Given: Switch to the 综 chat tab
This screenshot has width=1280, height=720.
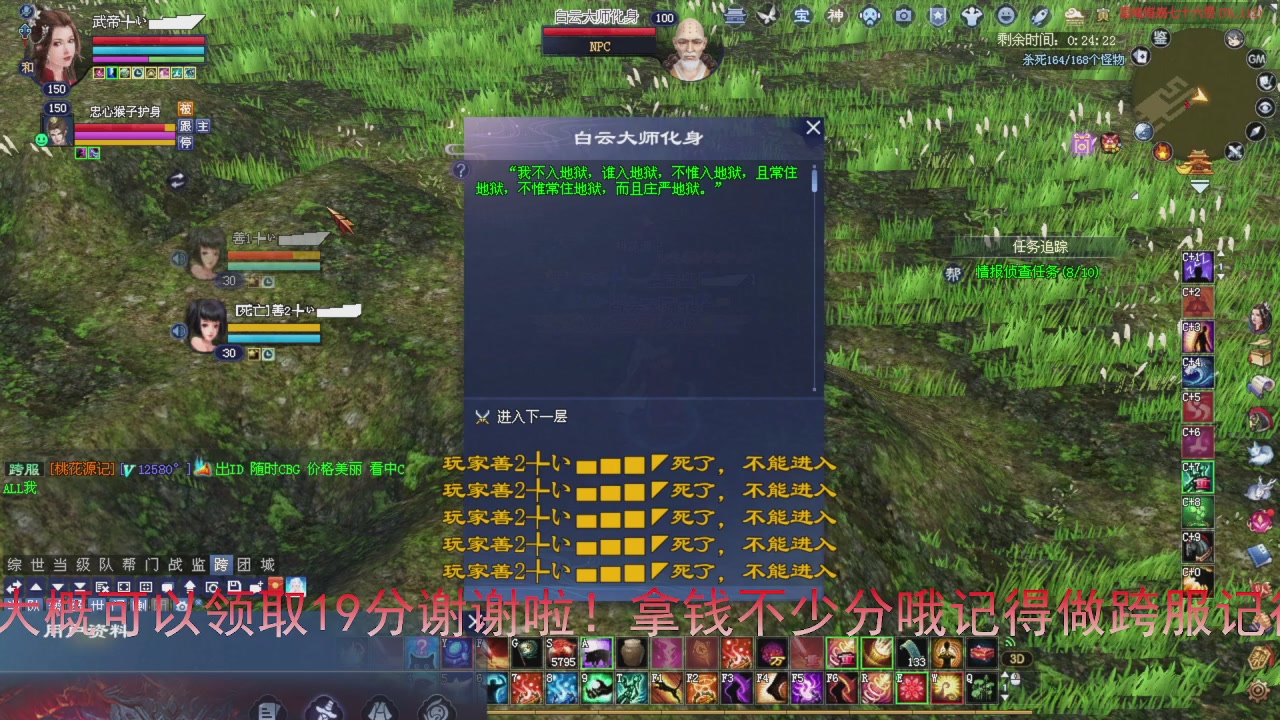Looking at the screenshot, I should (11, 562).
